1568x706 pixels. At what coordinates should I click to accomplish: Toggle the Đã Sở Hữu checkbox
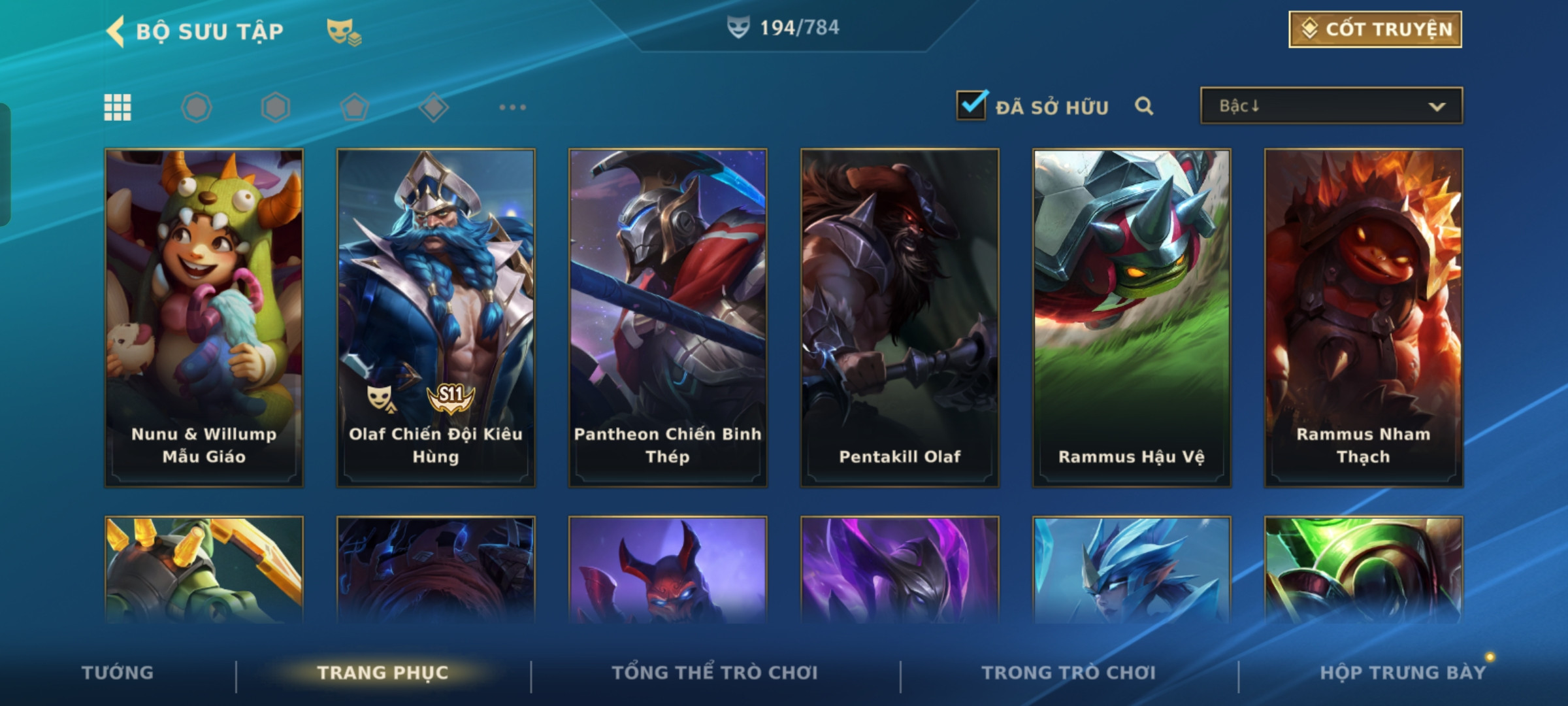click(x=971, y=105)
